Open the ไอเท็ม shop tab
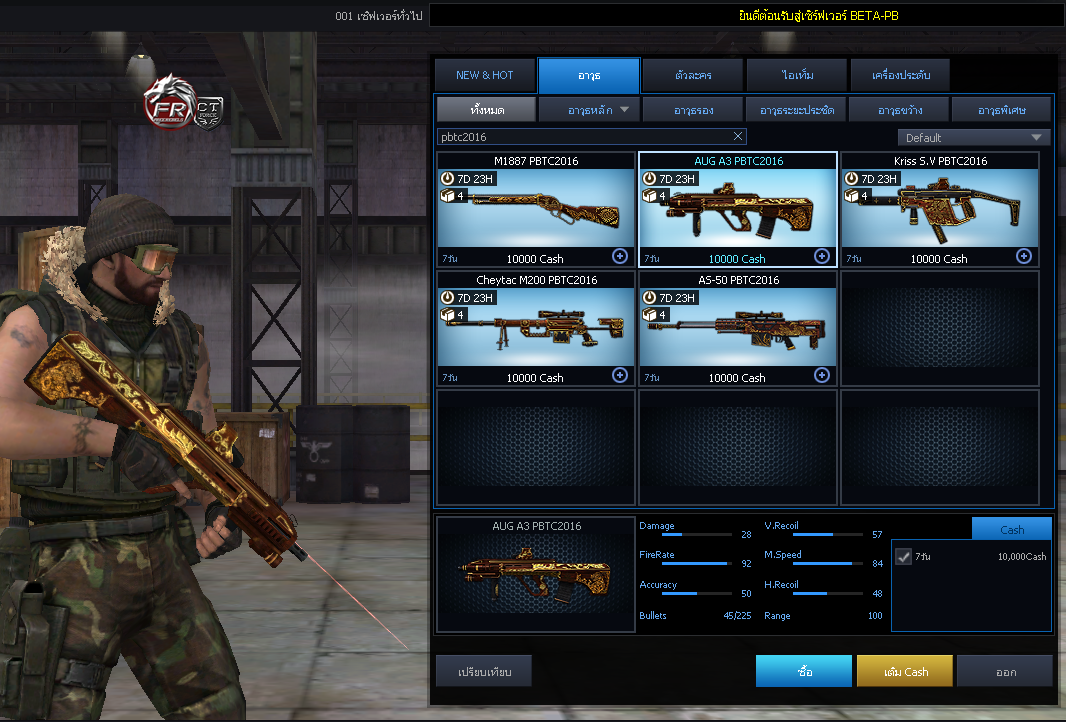 tap(796, 75)
